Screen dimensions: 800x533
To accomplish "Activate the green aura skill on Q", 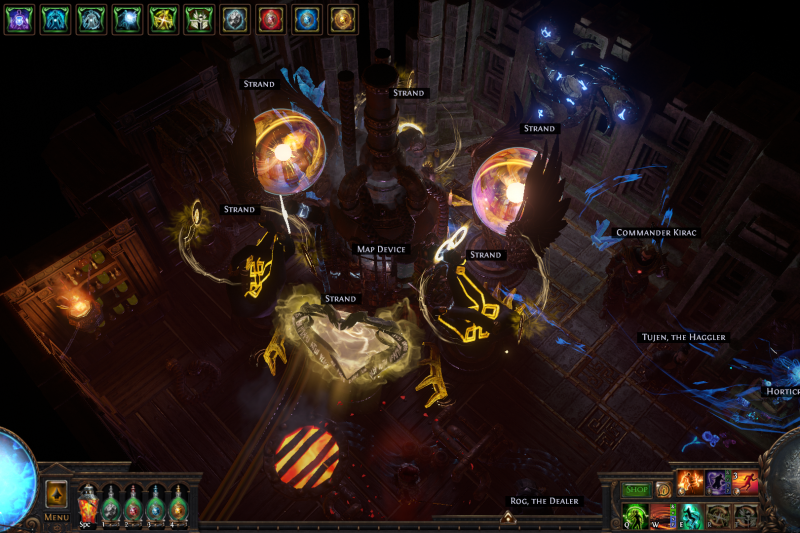I will point(636,514).
